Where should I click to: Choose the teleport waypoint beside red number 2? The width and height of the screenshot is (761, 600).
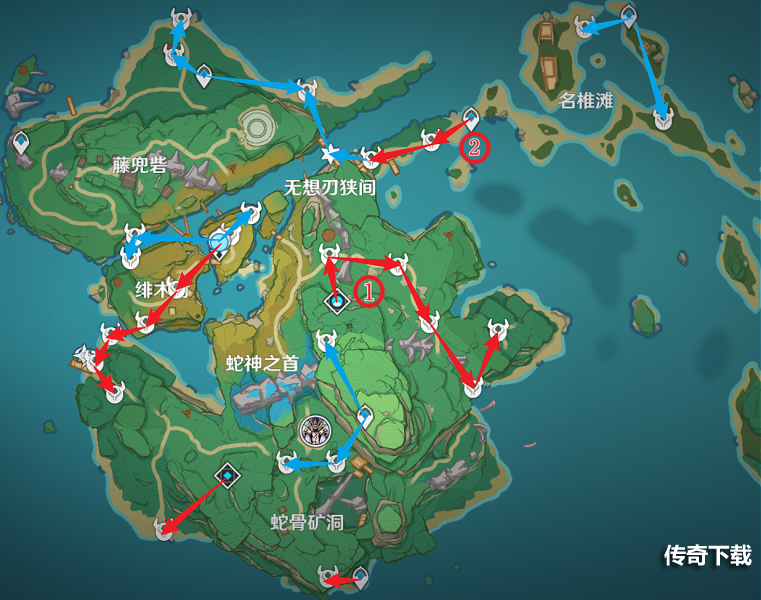tap(472, 119)
